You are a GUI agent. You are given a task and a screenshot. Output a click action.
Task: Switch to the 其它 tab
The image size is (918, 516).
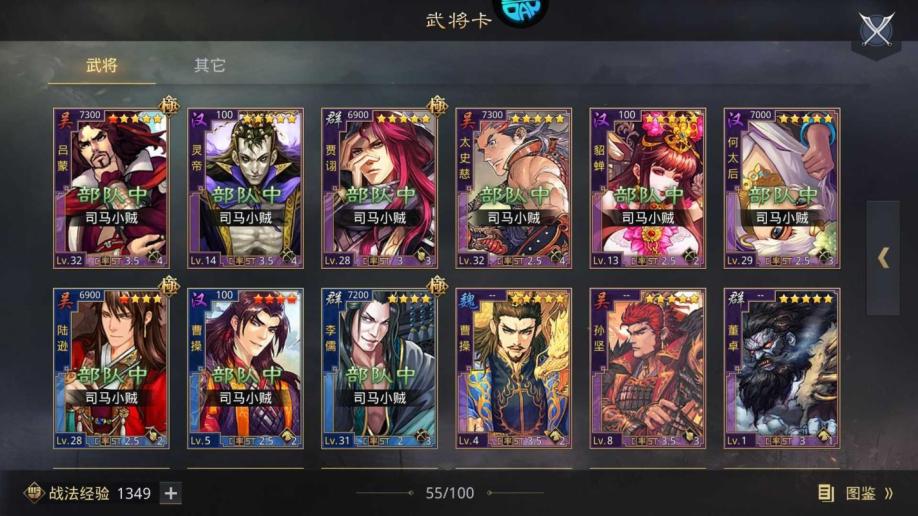coord(209,66)
